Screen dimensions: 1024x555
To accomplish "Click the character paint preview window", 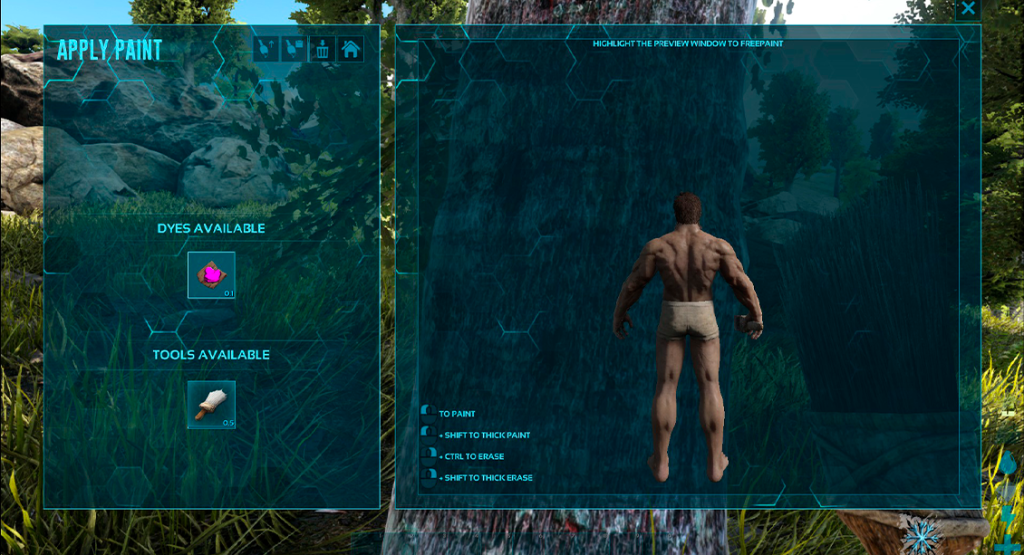I will click(687, 270).
